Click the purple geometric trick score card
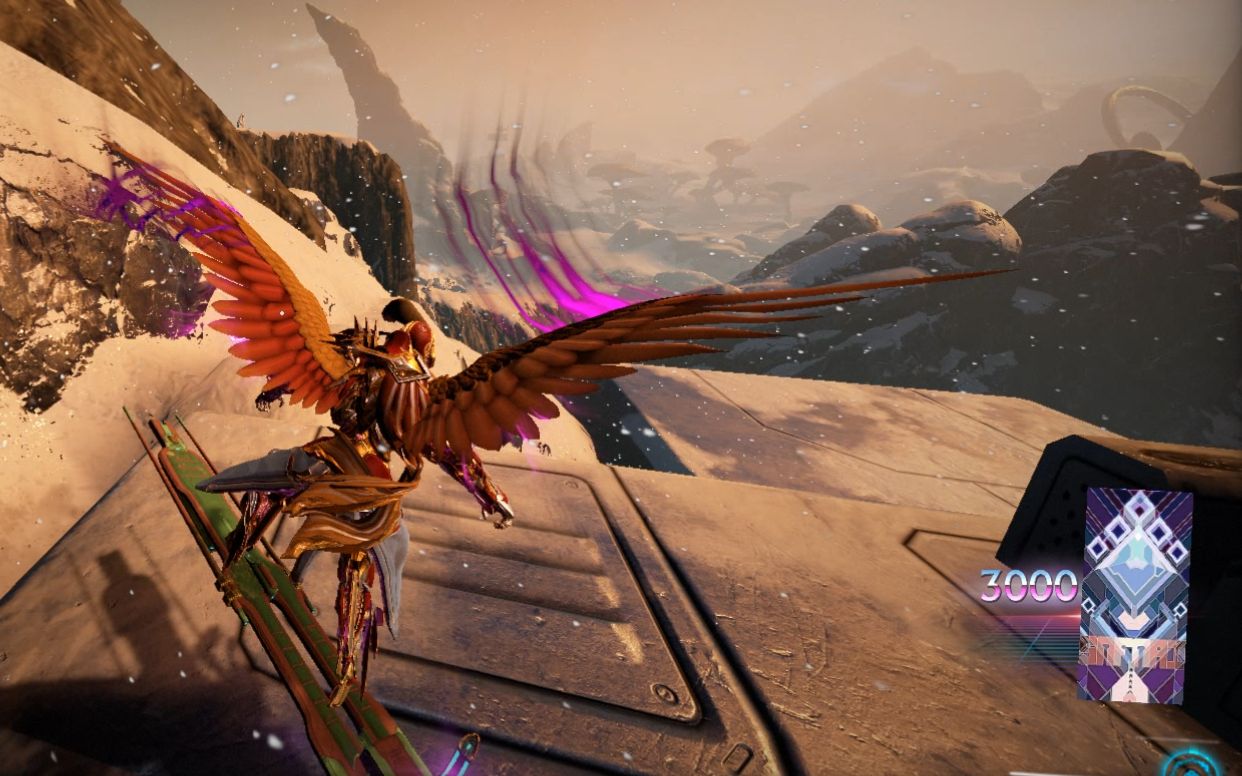The height and width of the screenshot is (776, 1242). pos(1136,594)
